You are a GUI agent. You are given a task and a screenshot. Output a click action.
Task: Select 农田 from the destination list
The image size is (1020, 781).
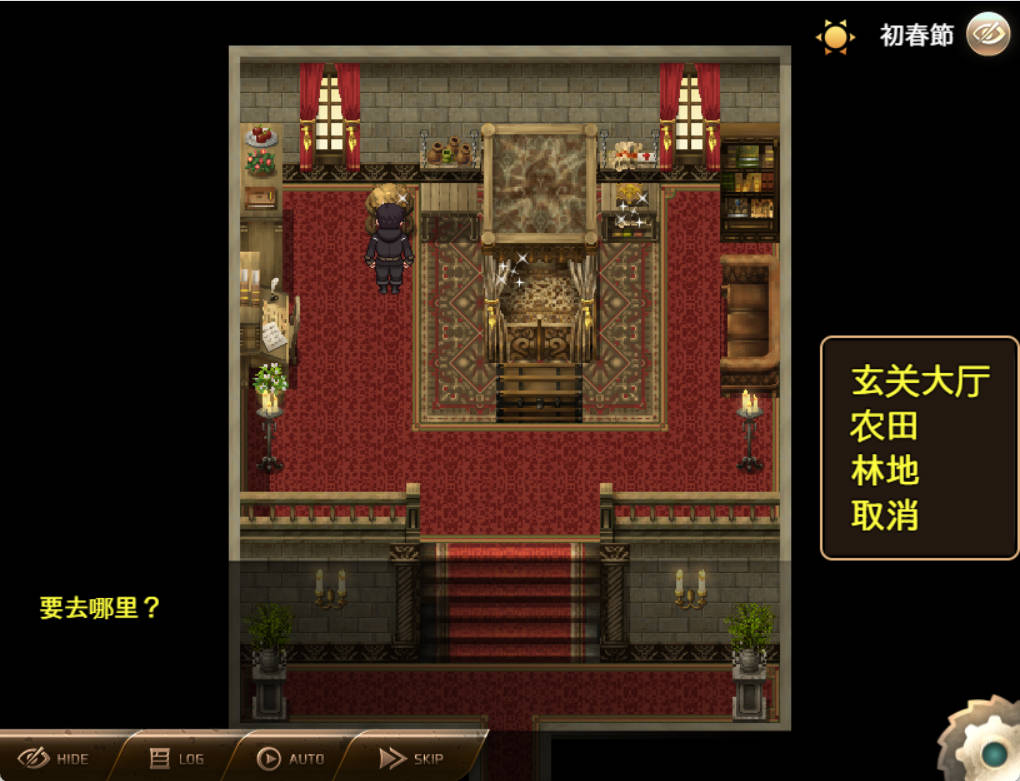(x=884, y=426)
